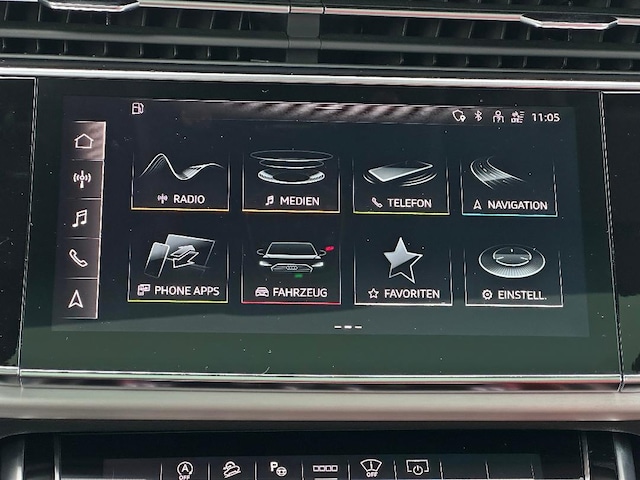Screen dimensions: 640x480
Task: Select the MEDIEN menu tile
Action: (x=291, y=179)
